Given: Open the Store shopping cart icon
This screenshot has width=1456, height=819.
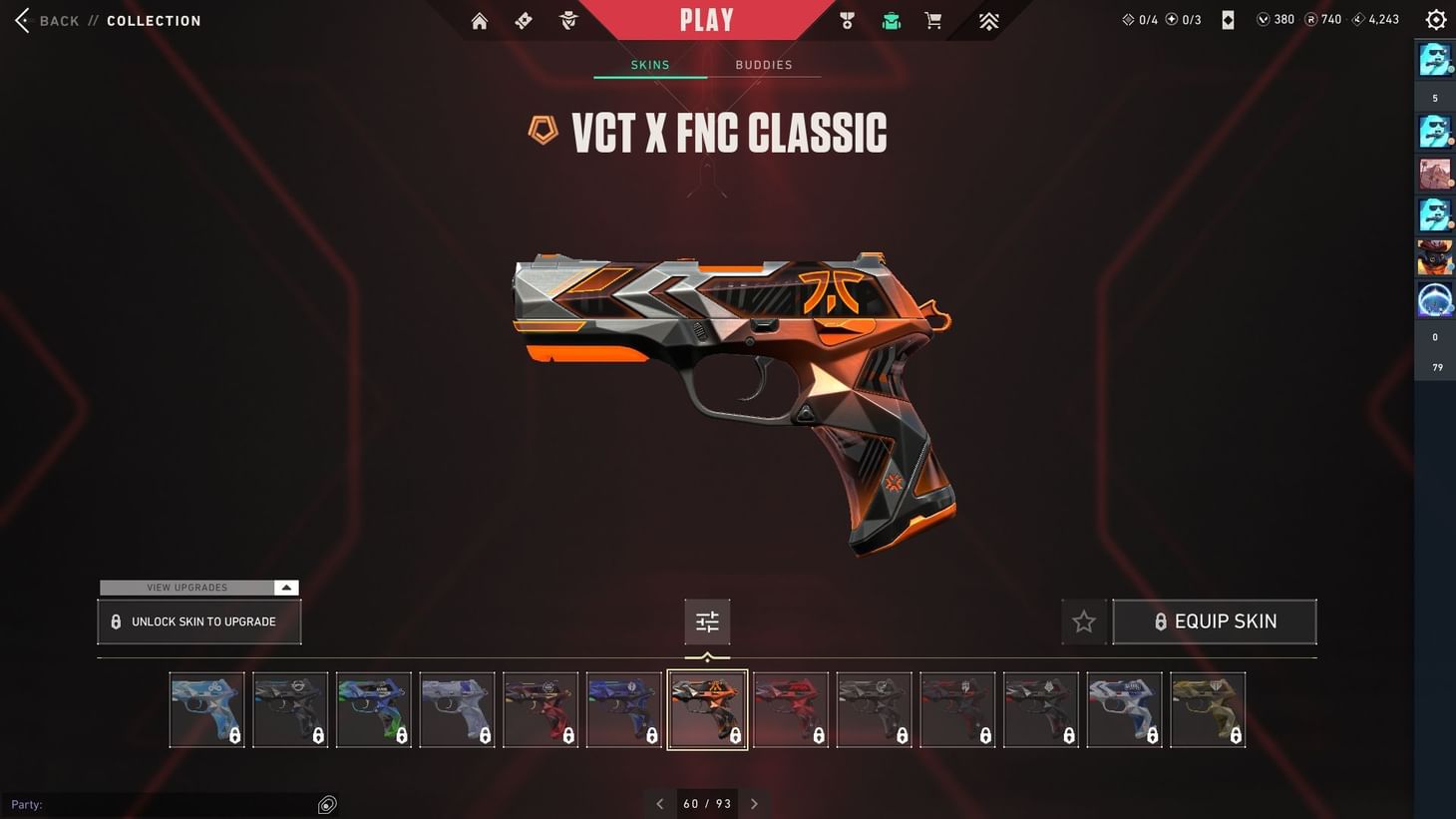Looking at the screenshot, I should [933, 20].
